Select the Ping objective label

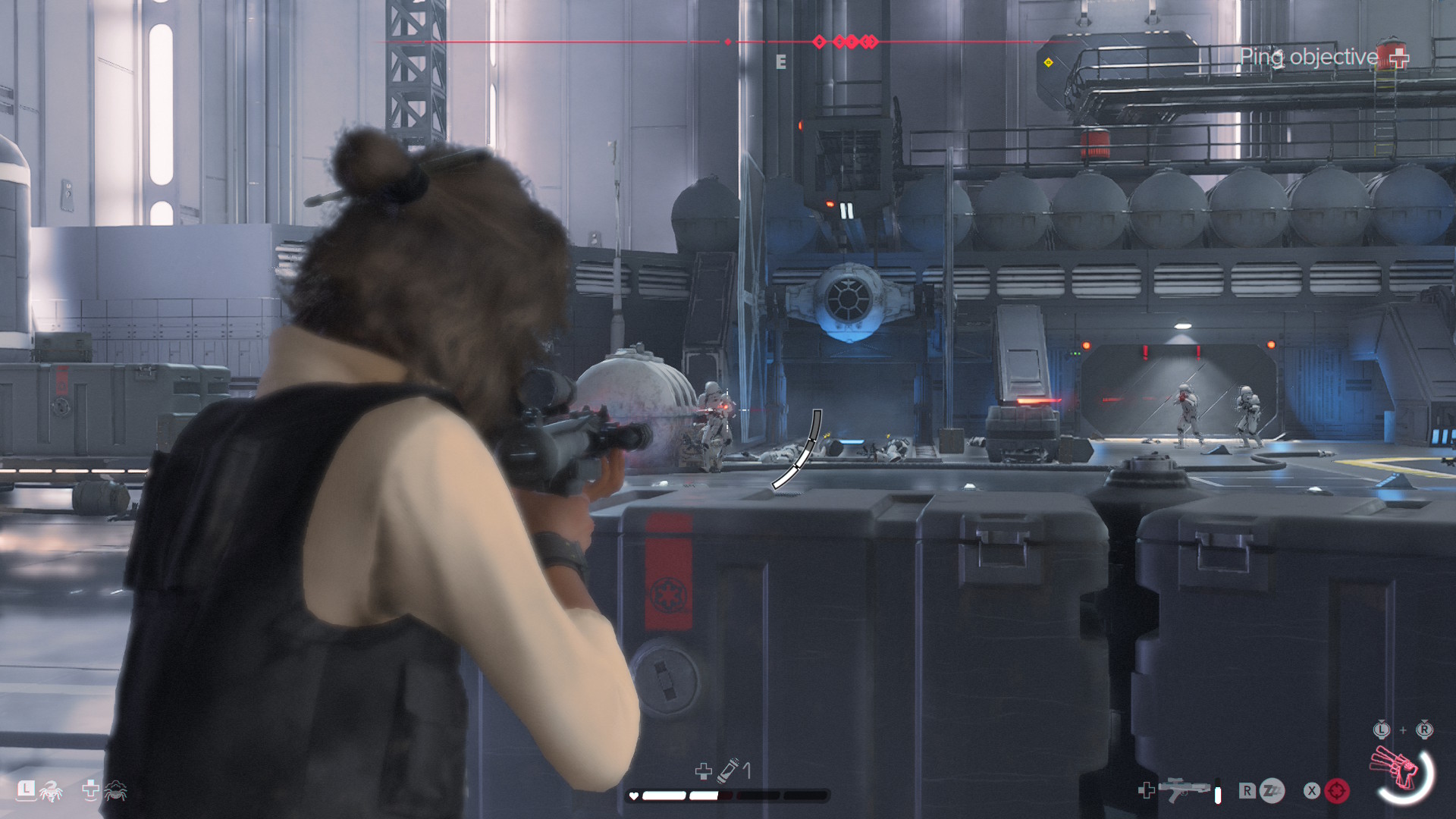[x=1309, y=57]
